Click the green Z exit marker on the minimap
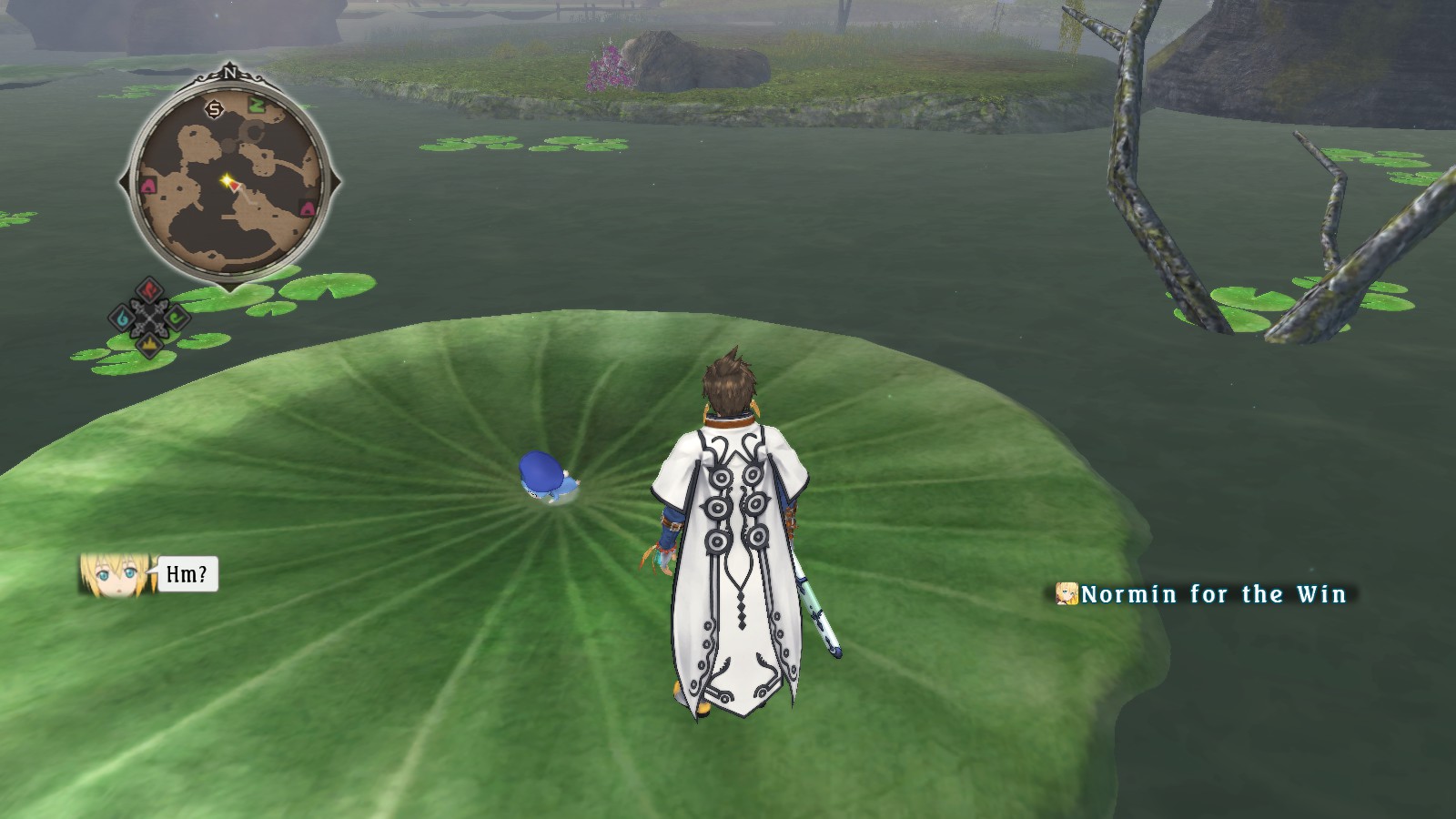 (x=257, y=105)
